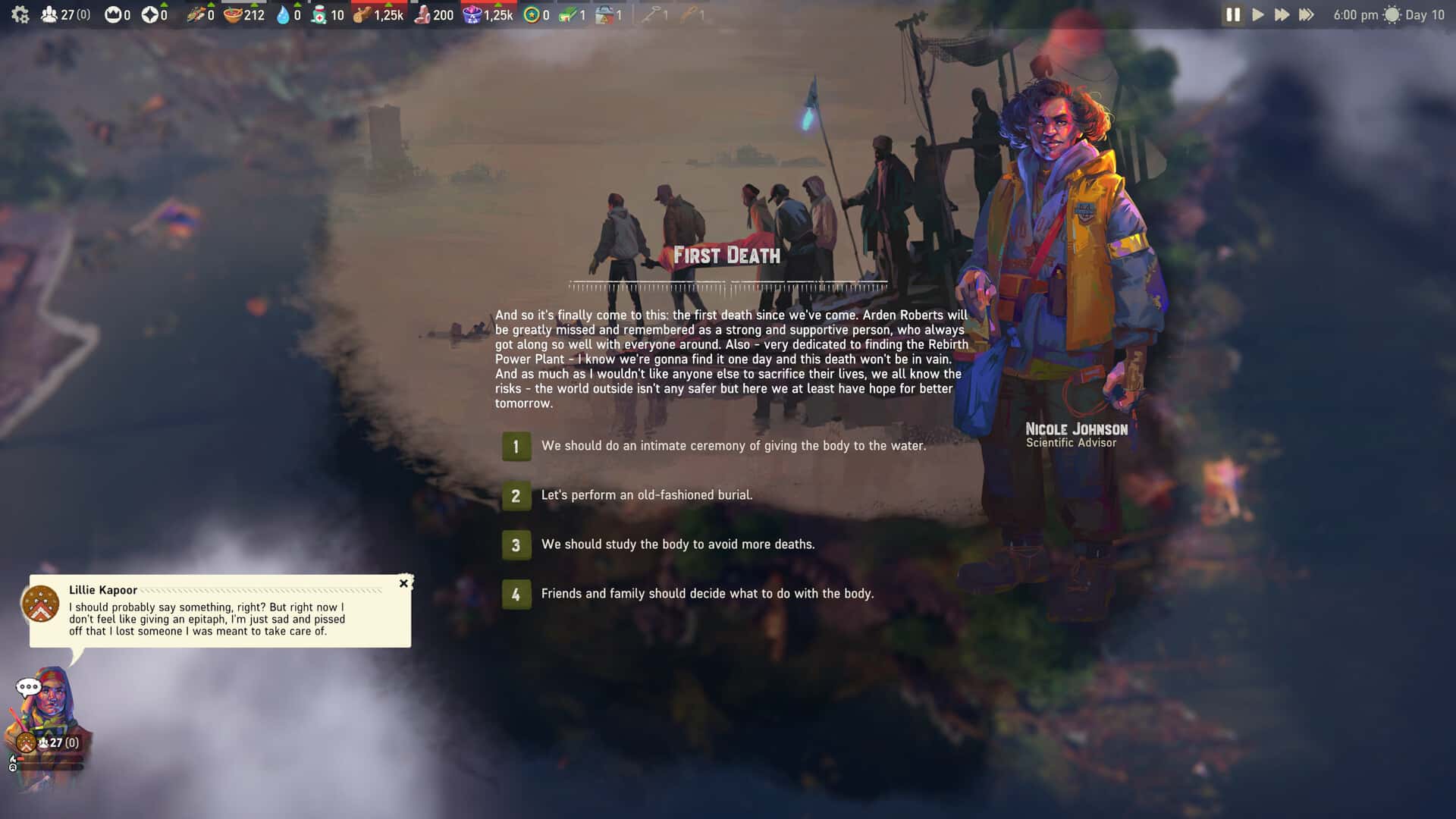The width and height of the screenshot is (1456, 819).
Task: Close Lillie Kapoor's speech bubble
Action: click(403, 583)
